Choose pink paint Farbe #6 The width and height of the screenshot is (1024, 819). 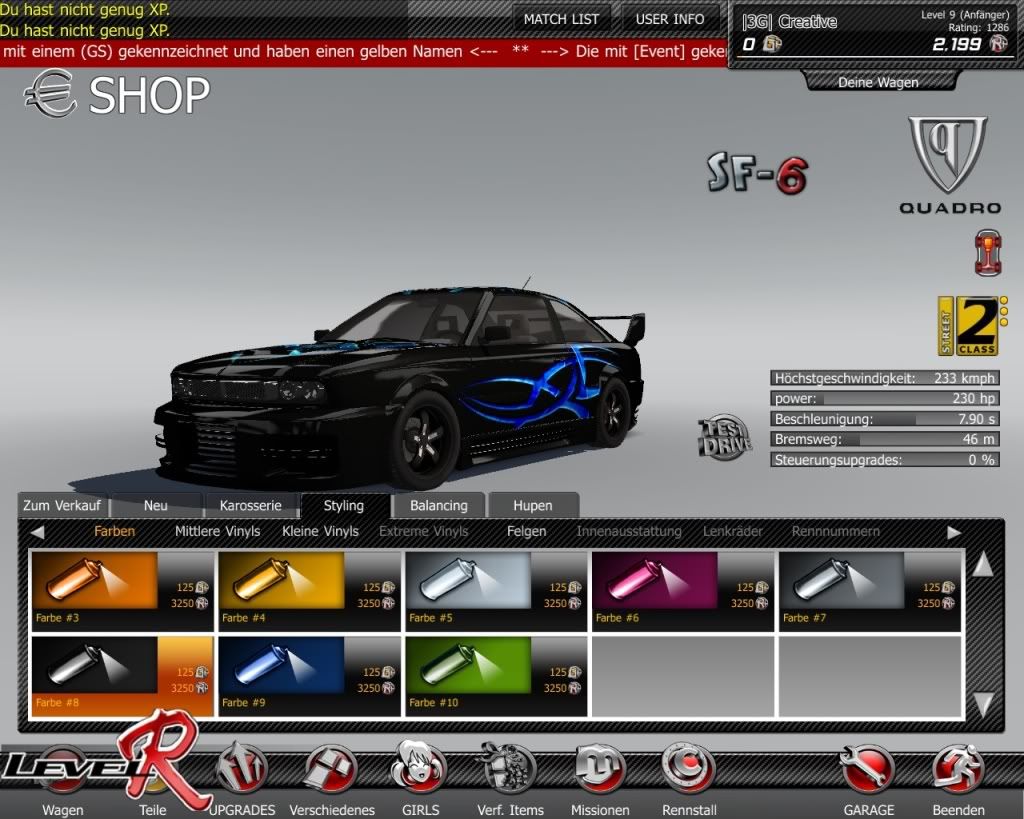682,590
